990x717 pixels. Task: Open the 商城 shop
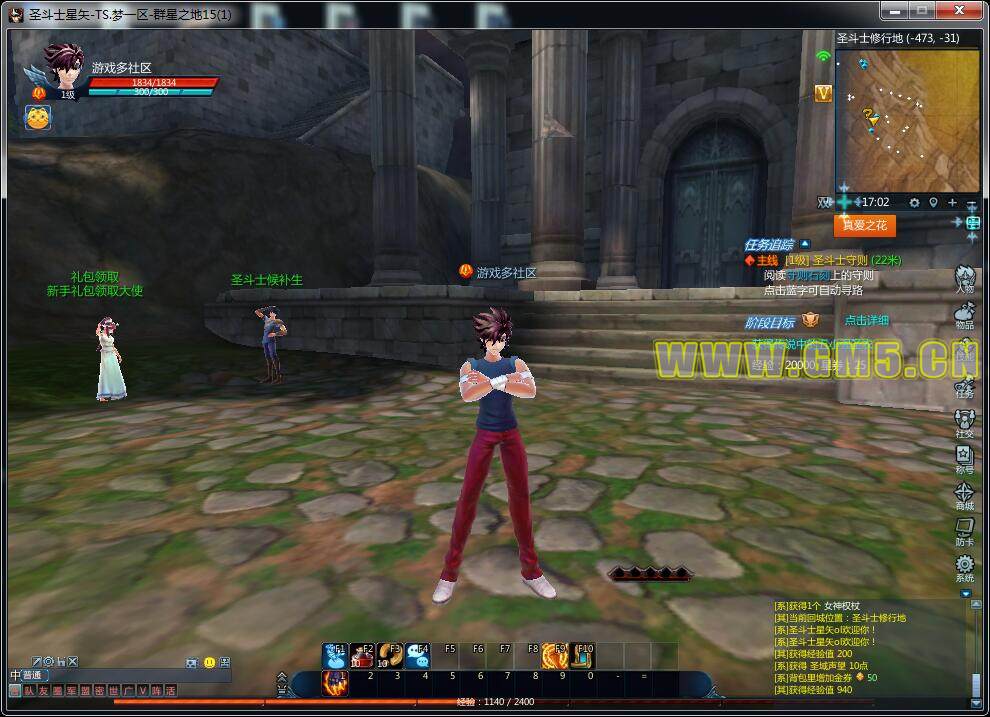[964, 495]
